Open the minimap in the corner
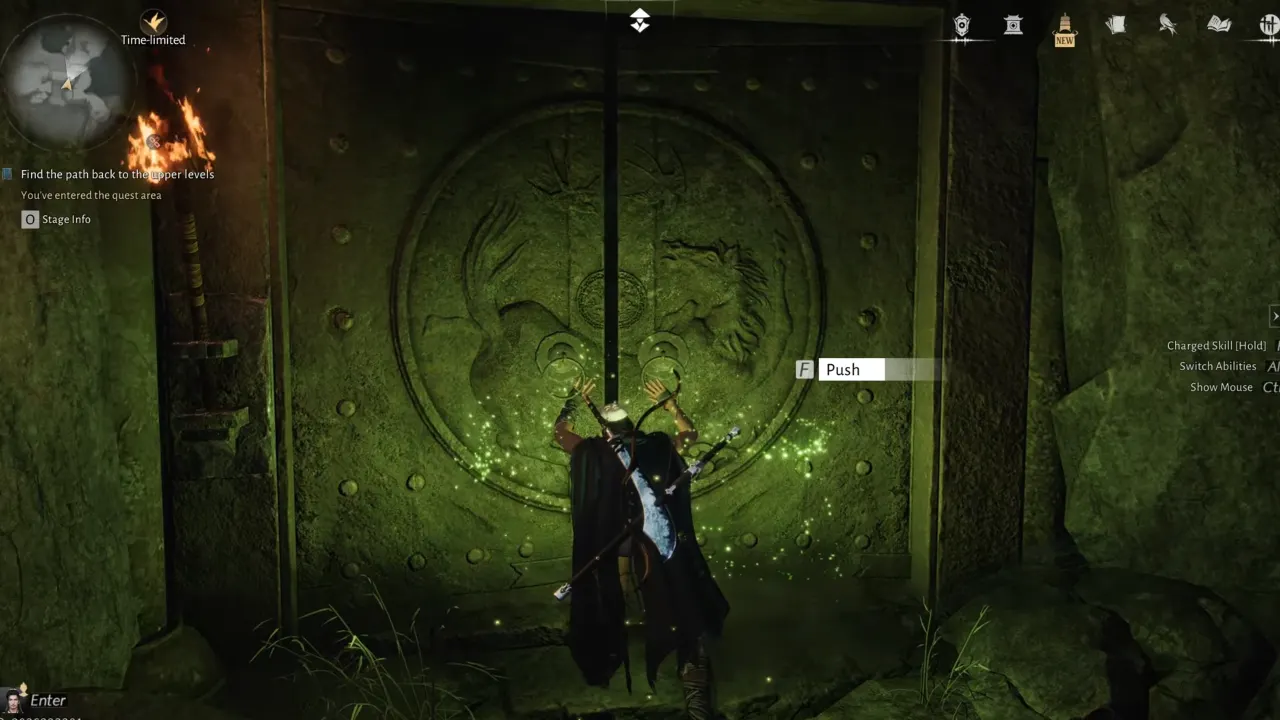Viewport: 1280px width, 720px height. (65, 80)
